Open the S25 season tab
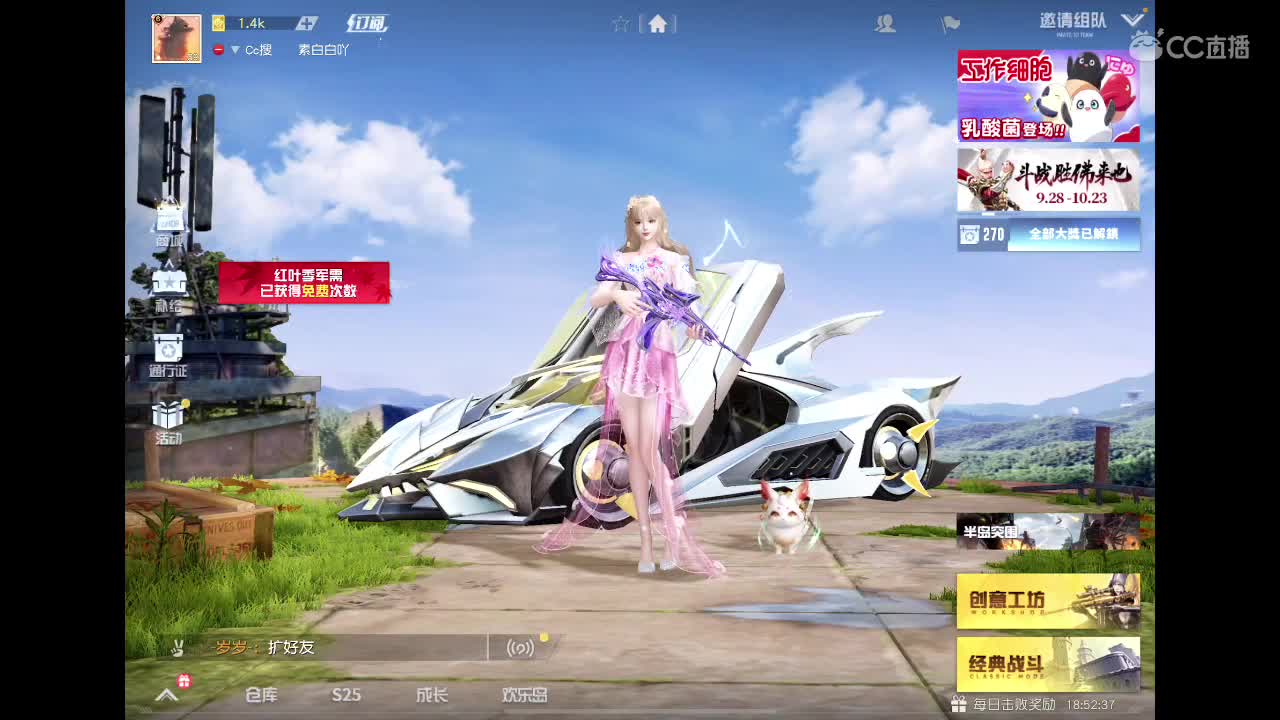Viewport: 1280px width, 720px height. [x=346, y=695]
